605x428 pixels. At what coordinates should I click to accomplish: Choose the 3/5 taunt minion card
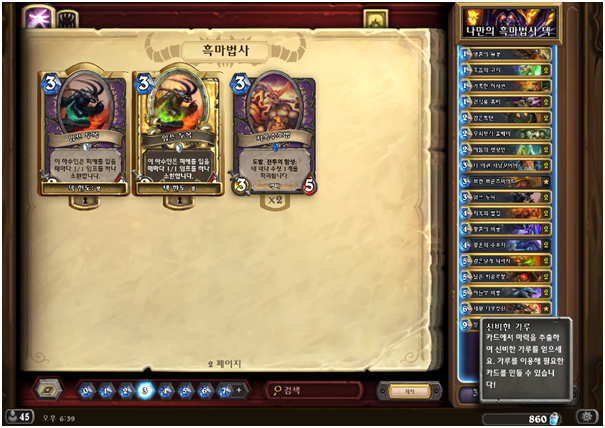pos(273,135)
